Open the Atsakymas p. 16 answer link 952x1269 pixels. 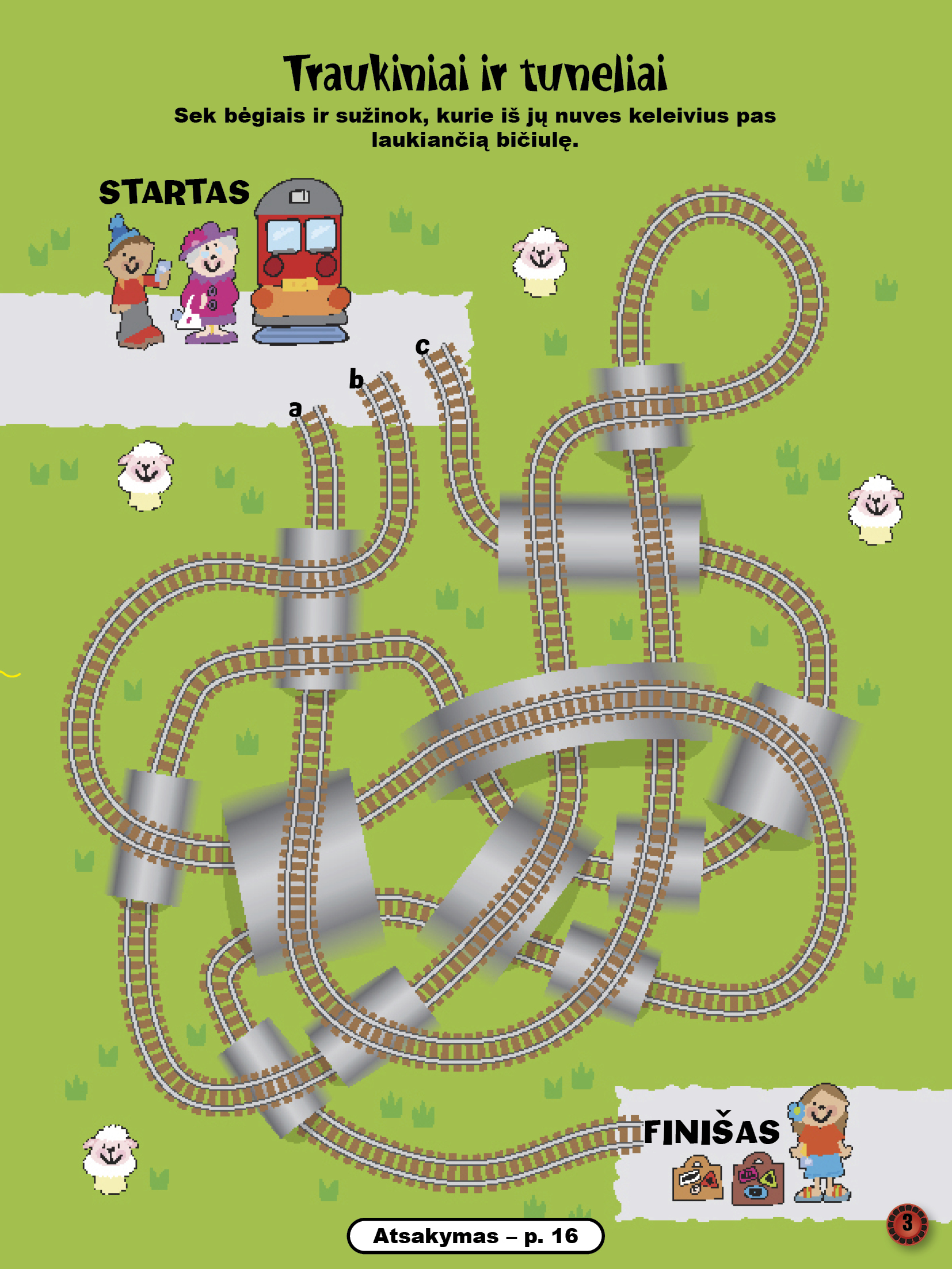click(x=475, y=1236)
